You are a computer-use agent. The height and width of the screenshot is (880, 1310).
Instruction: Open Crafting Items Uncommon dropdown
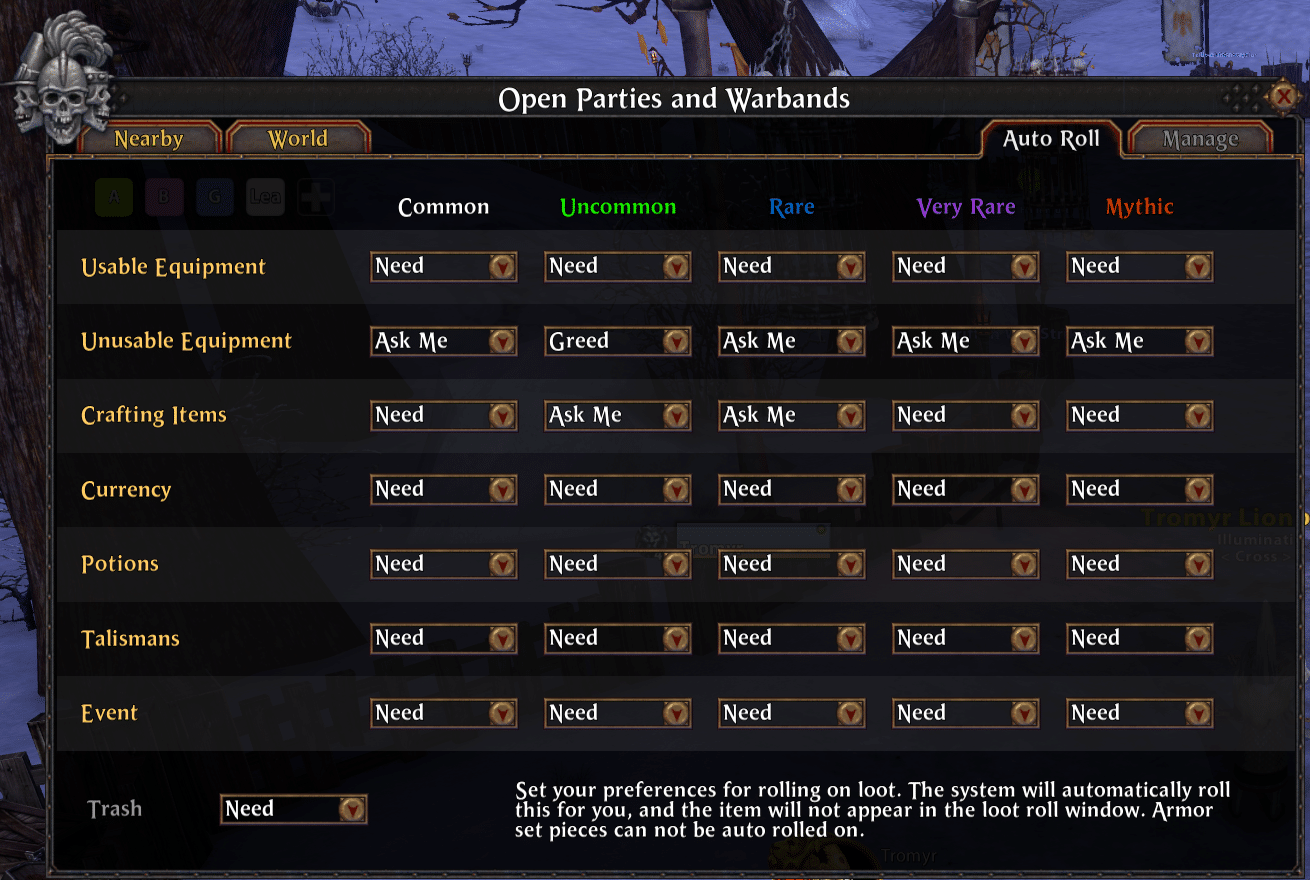pyautogui.click(x=676, y=415)
